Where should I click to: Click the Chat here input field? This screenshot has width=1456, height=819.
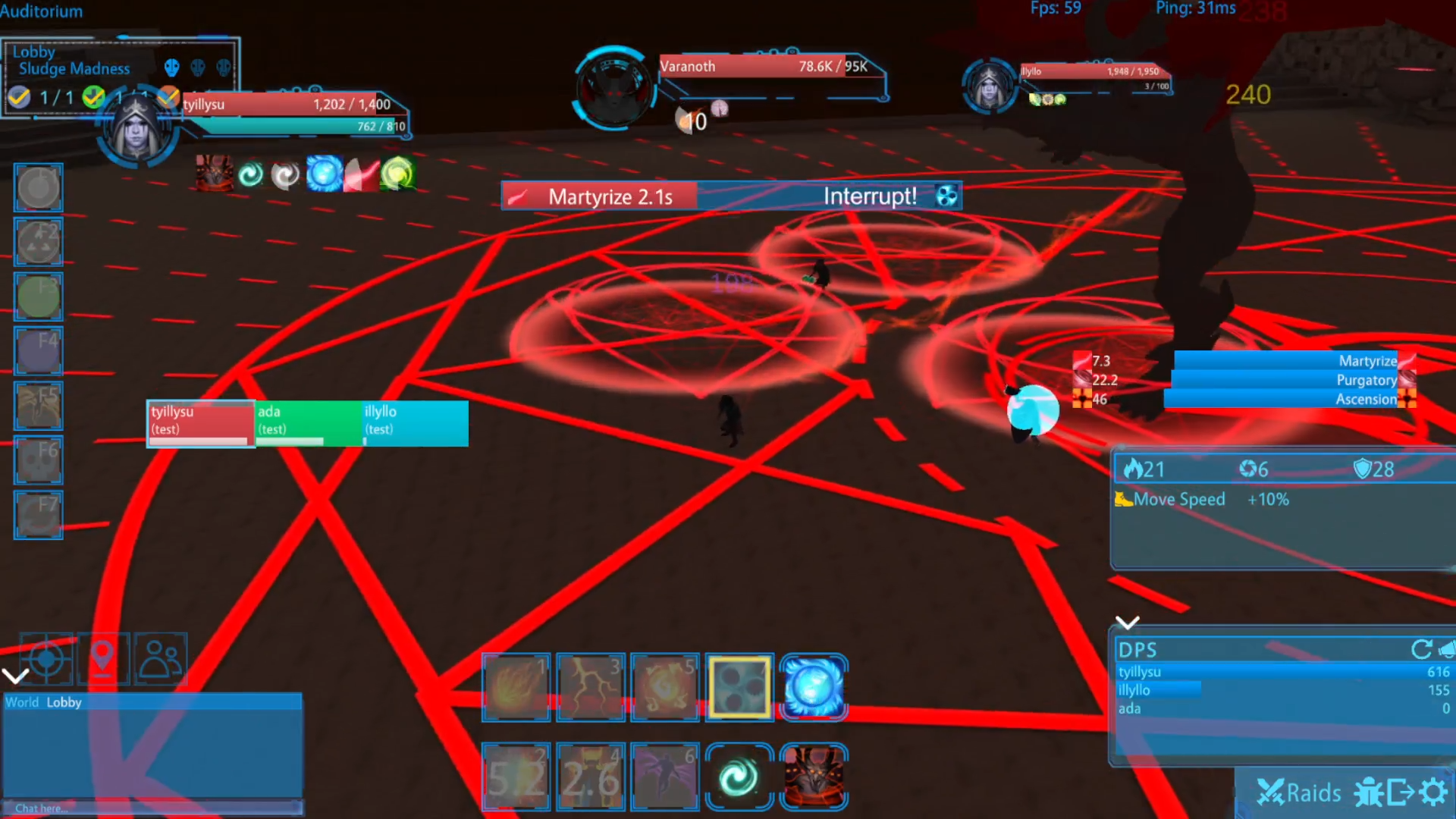click(x=152, y=808)
